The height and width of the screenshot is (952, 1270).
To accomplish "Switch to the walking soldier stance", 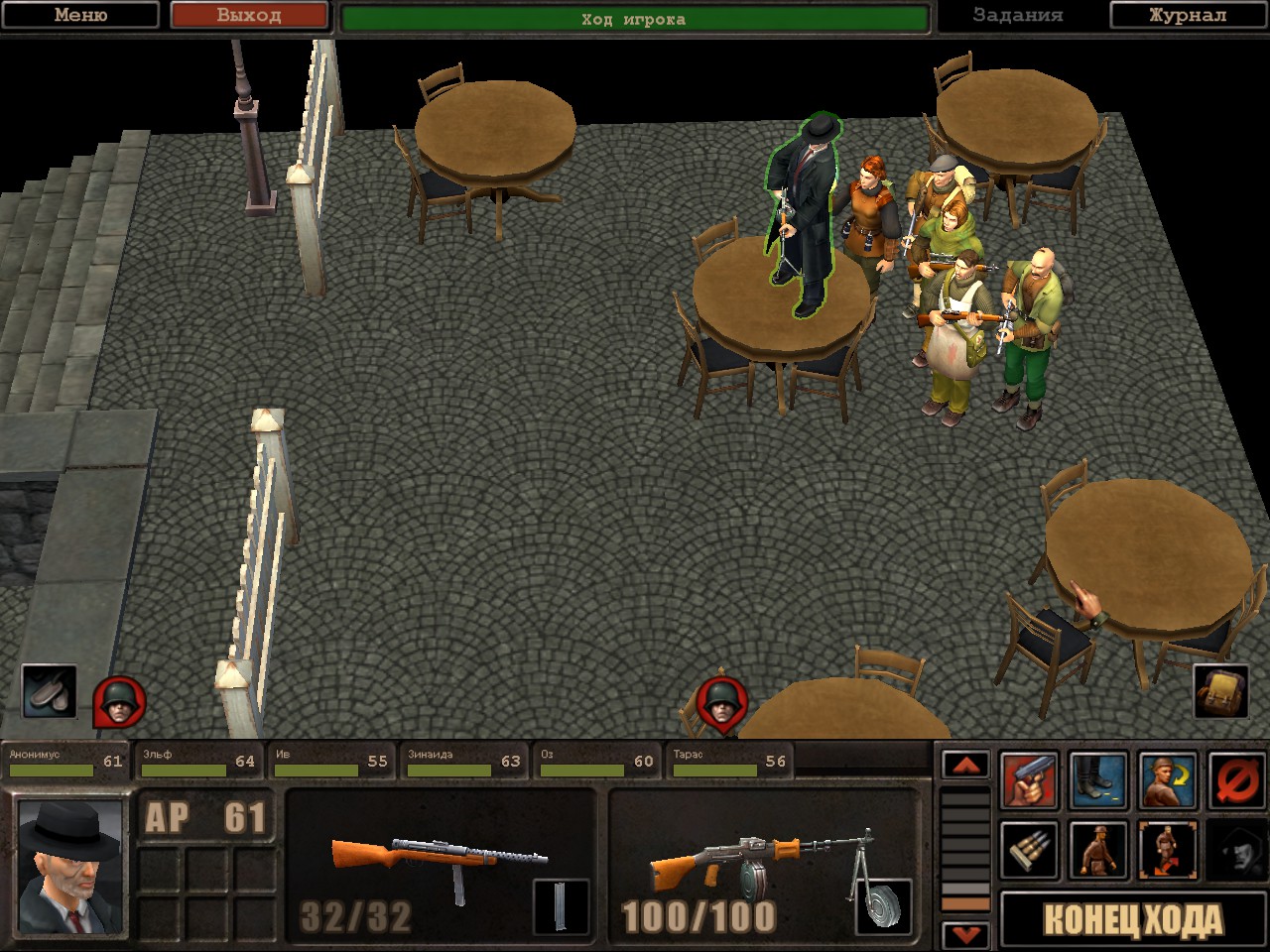I will click(1098, 850).
